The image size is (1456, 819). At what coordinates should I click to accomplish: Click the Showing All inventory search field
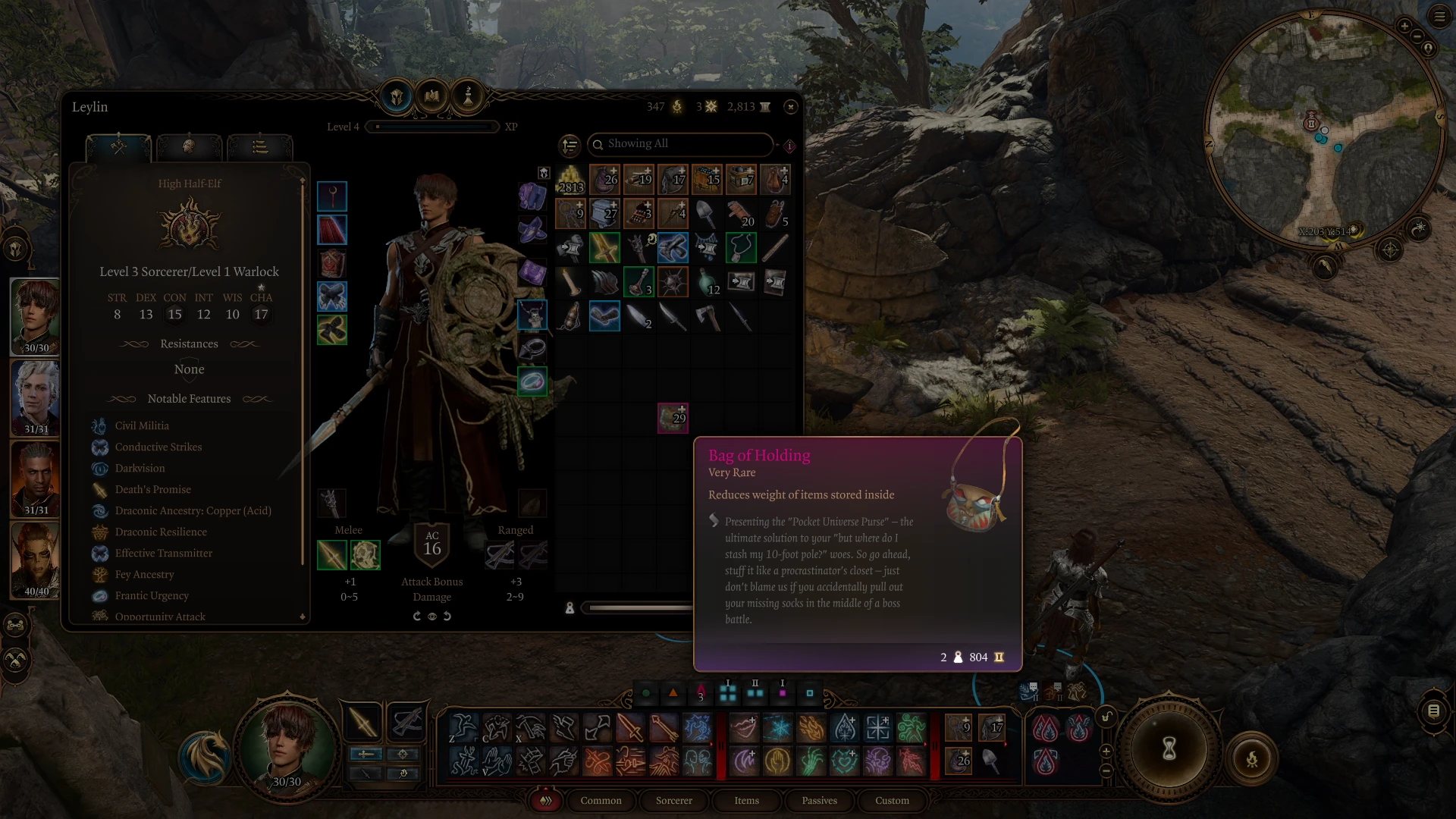pos(680,144)
